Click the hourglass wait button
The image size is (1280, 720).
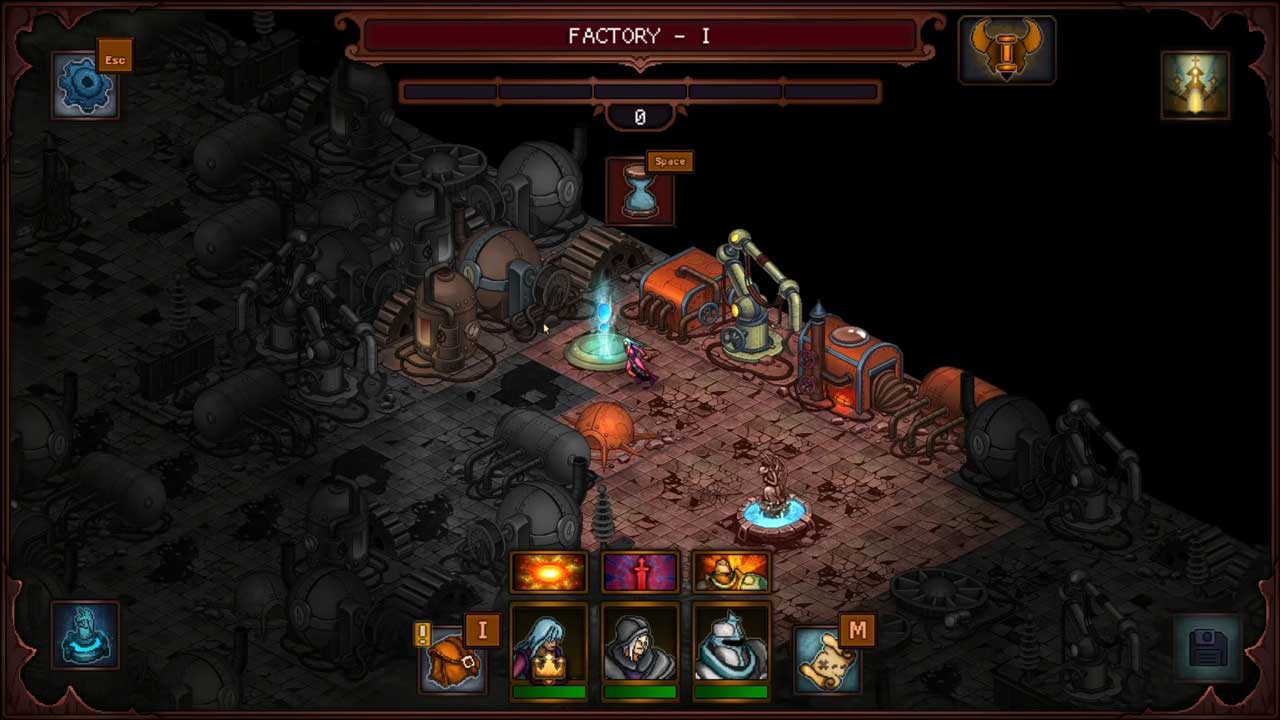click(x=640, y=192)
